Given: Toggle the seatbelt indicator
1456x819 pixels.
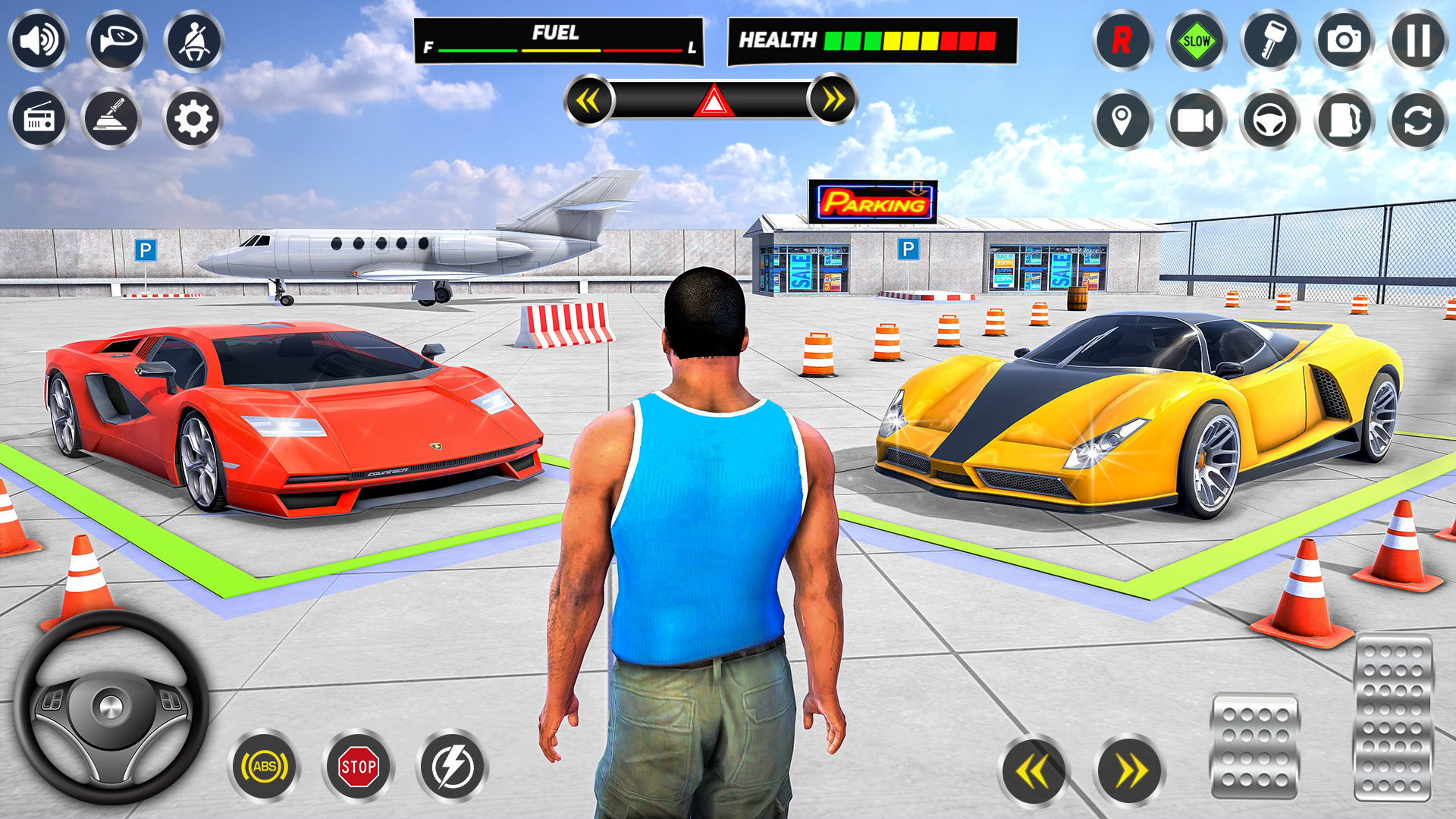Looking at the screenshot, I should coord(195,42).
